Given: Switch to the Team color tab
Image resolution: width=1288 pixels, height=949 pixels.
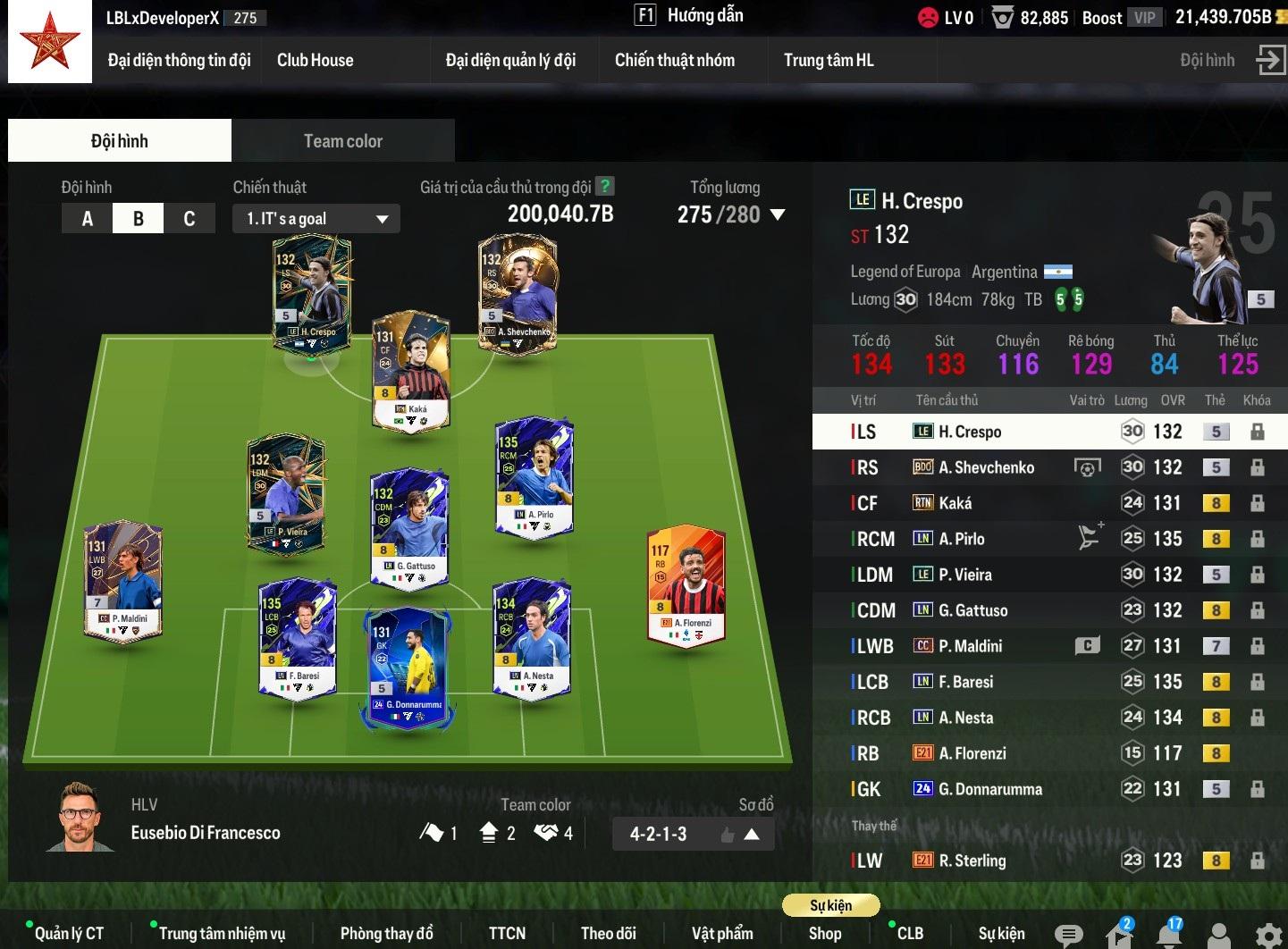Looking at the screenshot, I should click(342, 141).
